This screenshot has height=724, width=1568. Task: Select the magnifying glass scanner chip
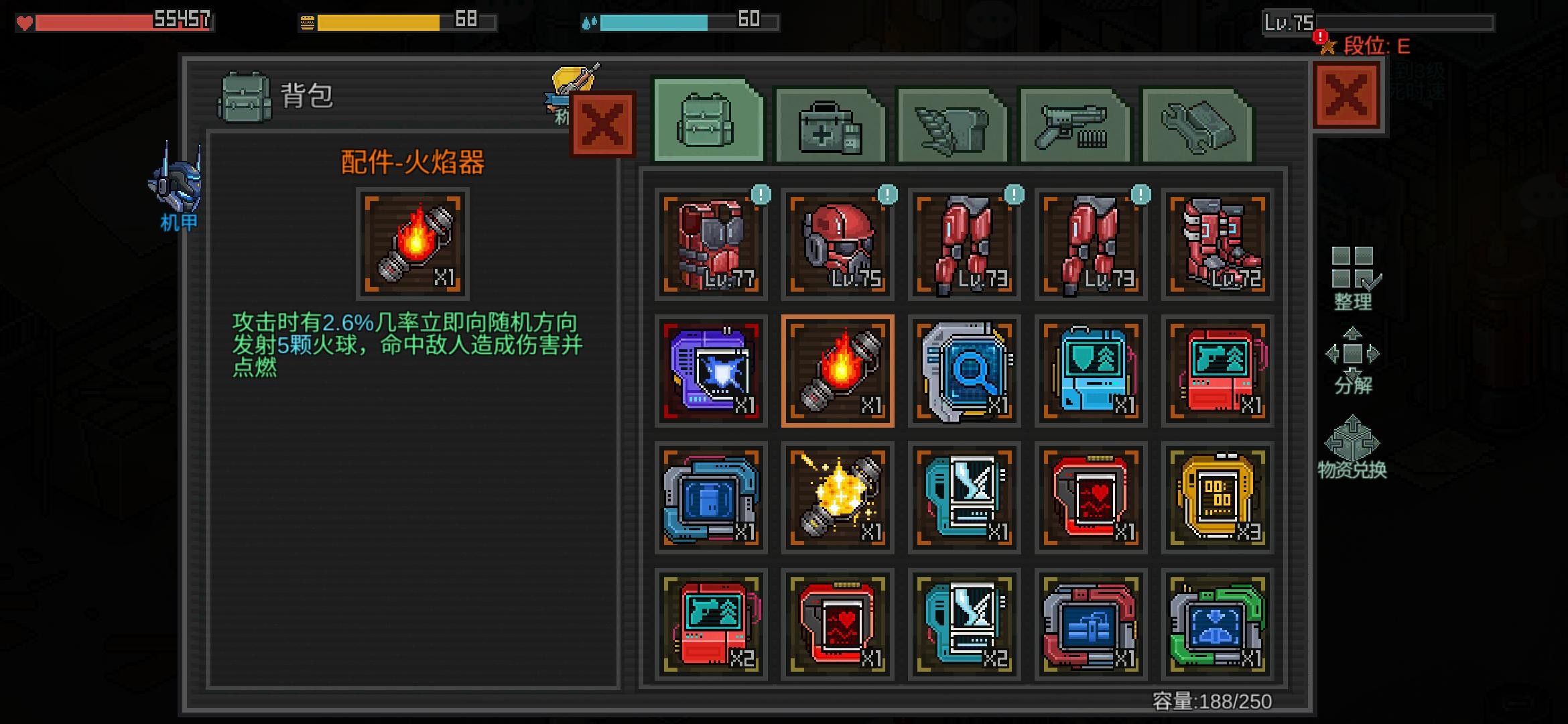(x=964, y=371)
